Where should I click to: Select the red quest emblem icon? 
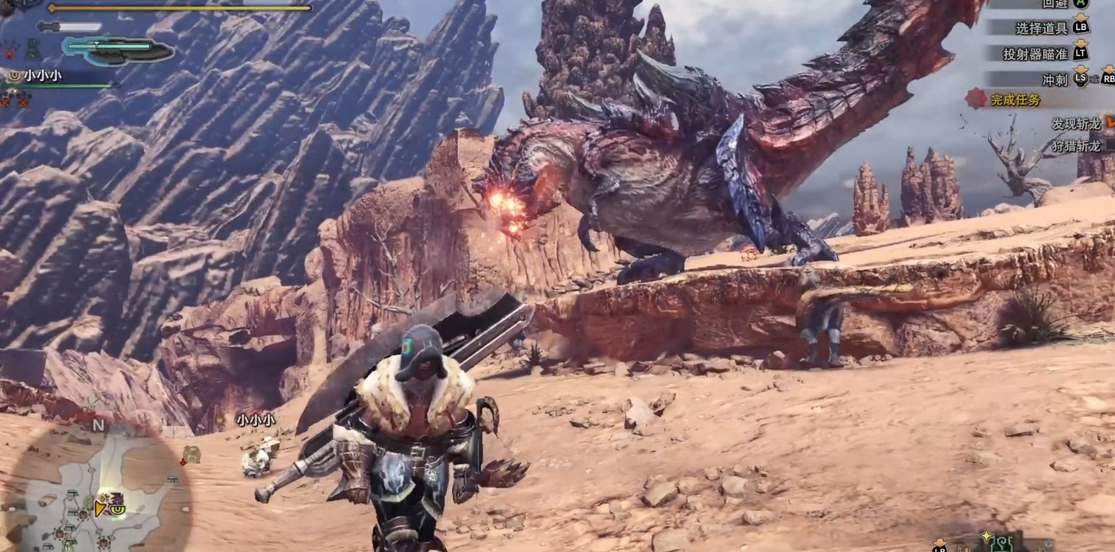tap(976, 98)
